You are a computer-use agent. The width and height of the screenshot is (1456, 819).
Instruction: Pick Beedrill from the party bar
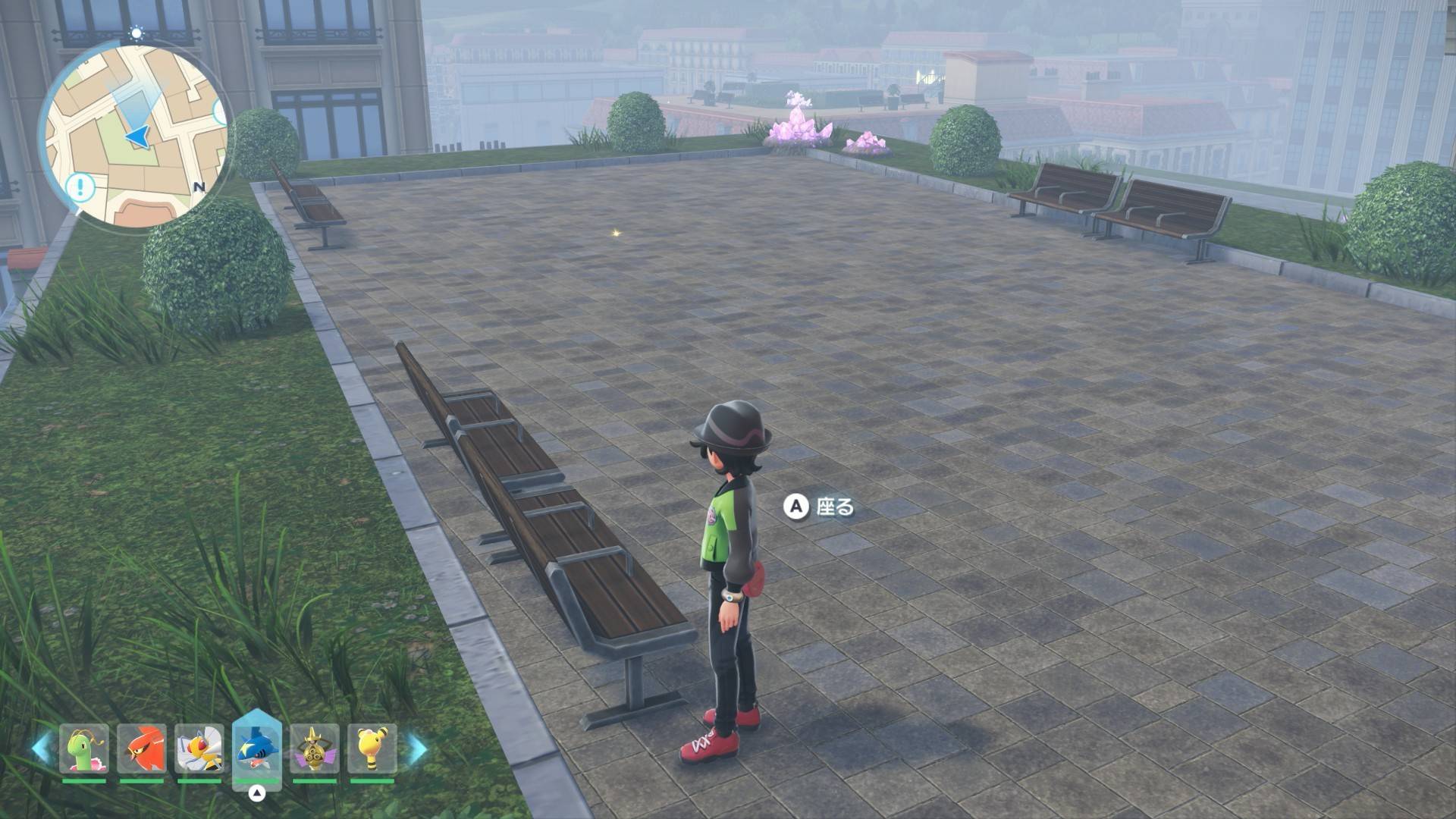click(x=199, y=749)
